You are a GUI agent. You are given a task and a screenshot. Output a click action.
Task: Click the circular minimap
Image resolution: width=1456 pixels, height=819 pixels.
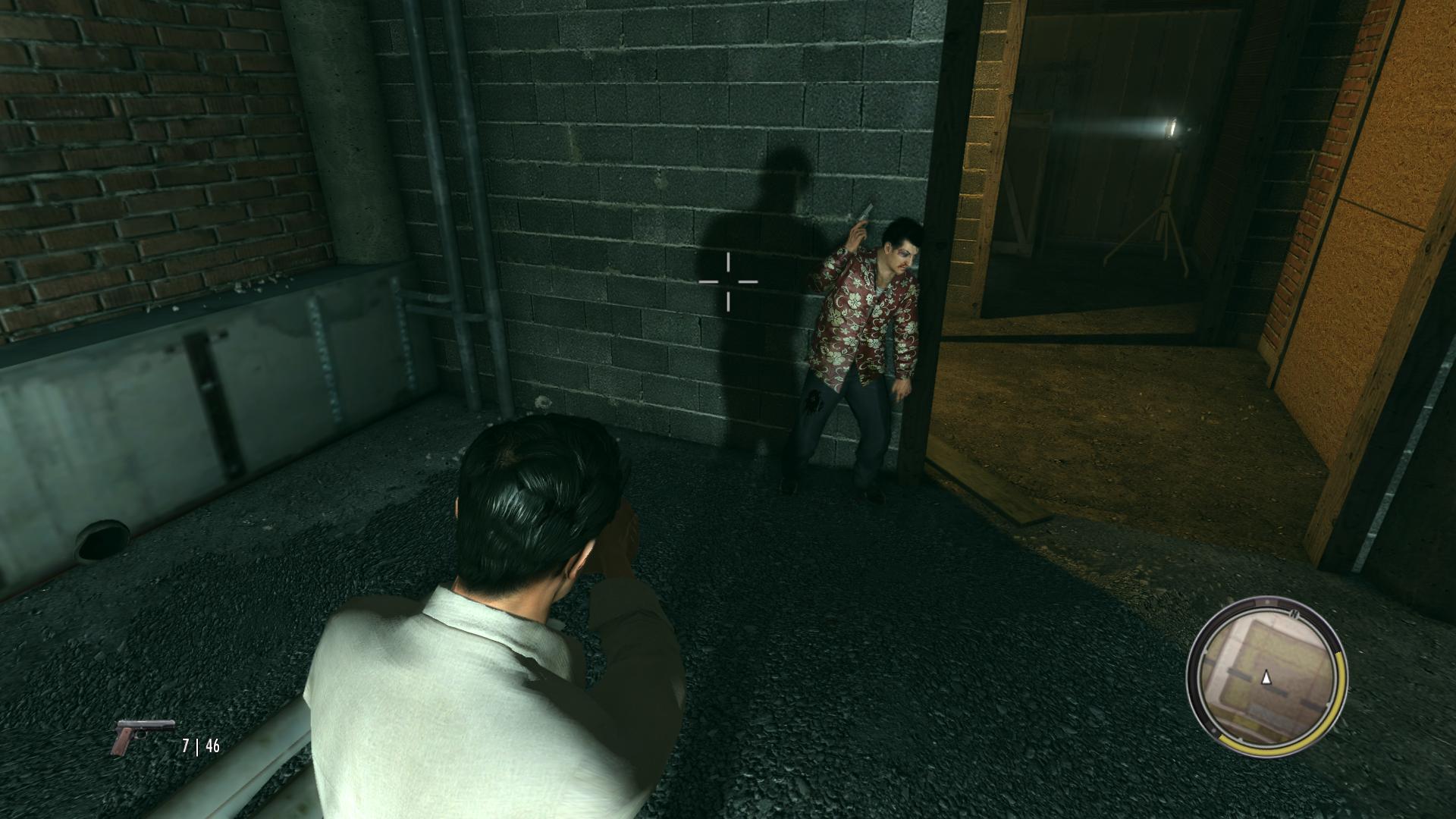(x=1265, y=676)
